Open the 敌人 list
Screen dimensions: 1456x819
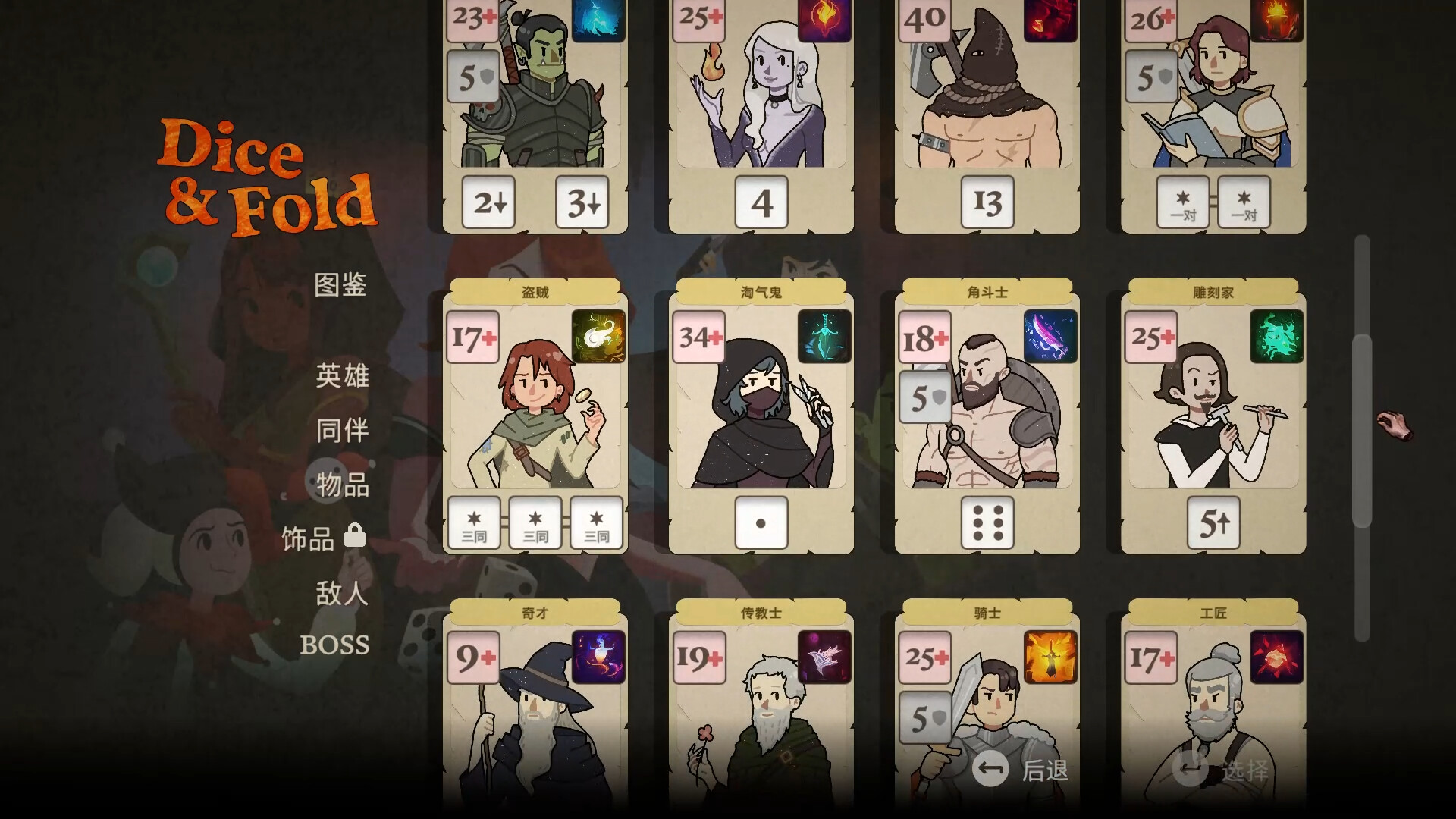(342, 595)
